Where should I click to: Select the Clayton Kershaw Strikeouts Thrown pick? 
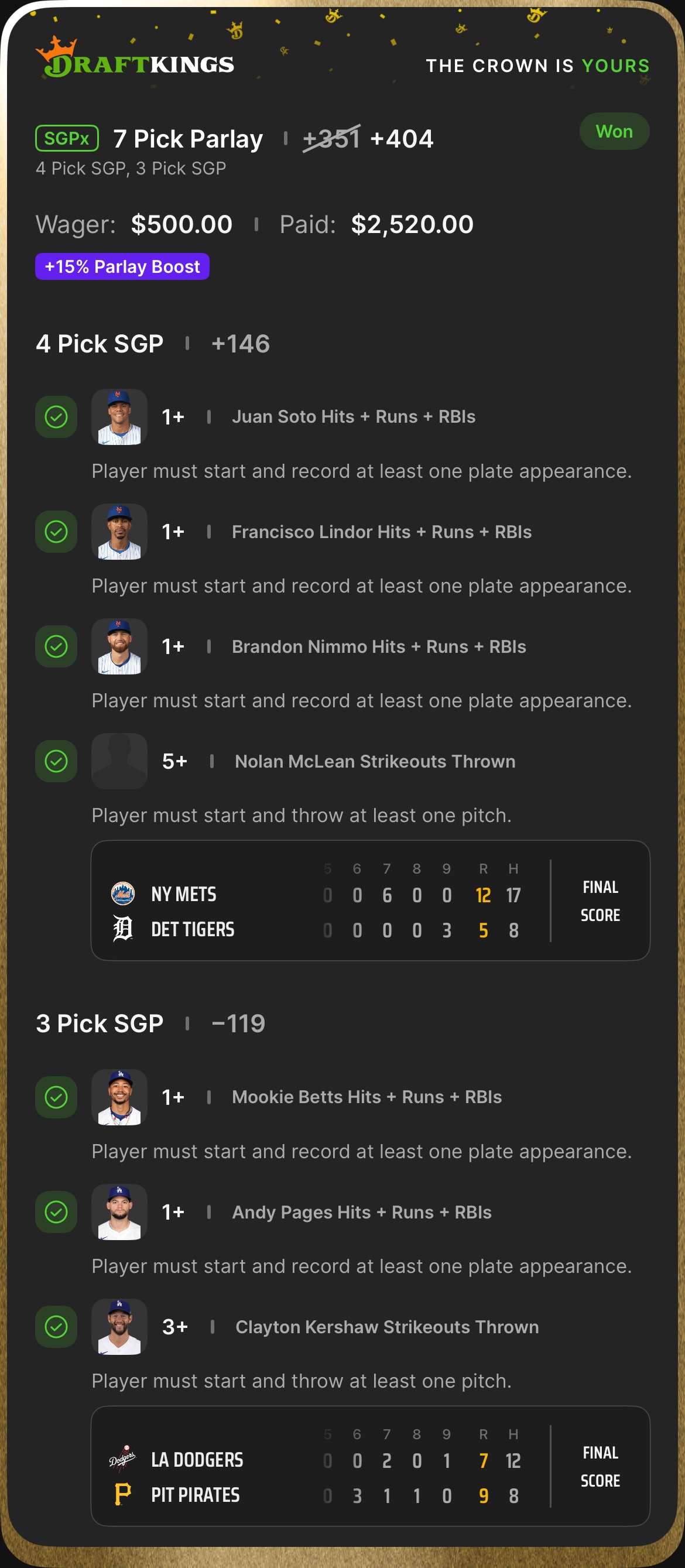[x=386, y=1327]
